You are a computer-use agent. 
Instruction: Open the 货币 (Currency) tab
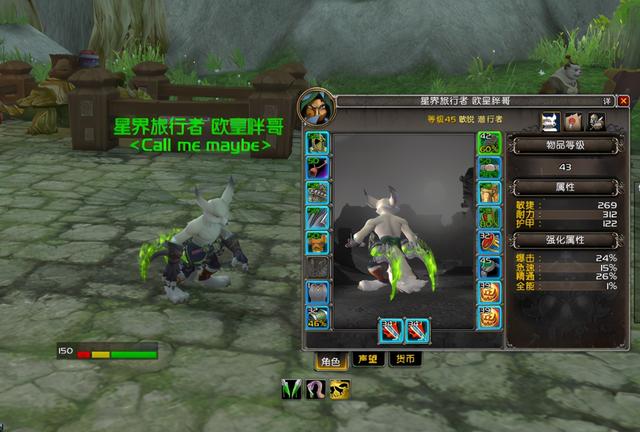click(x=404, y=360)
